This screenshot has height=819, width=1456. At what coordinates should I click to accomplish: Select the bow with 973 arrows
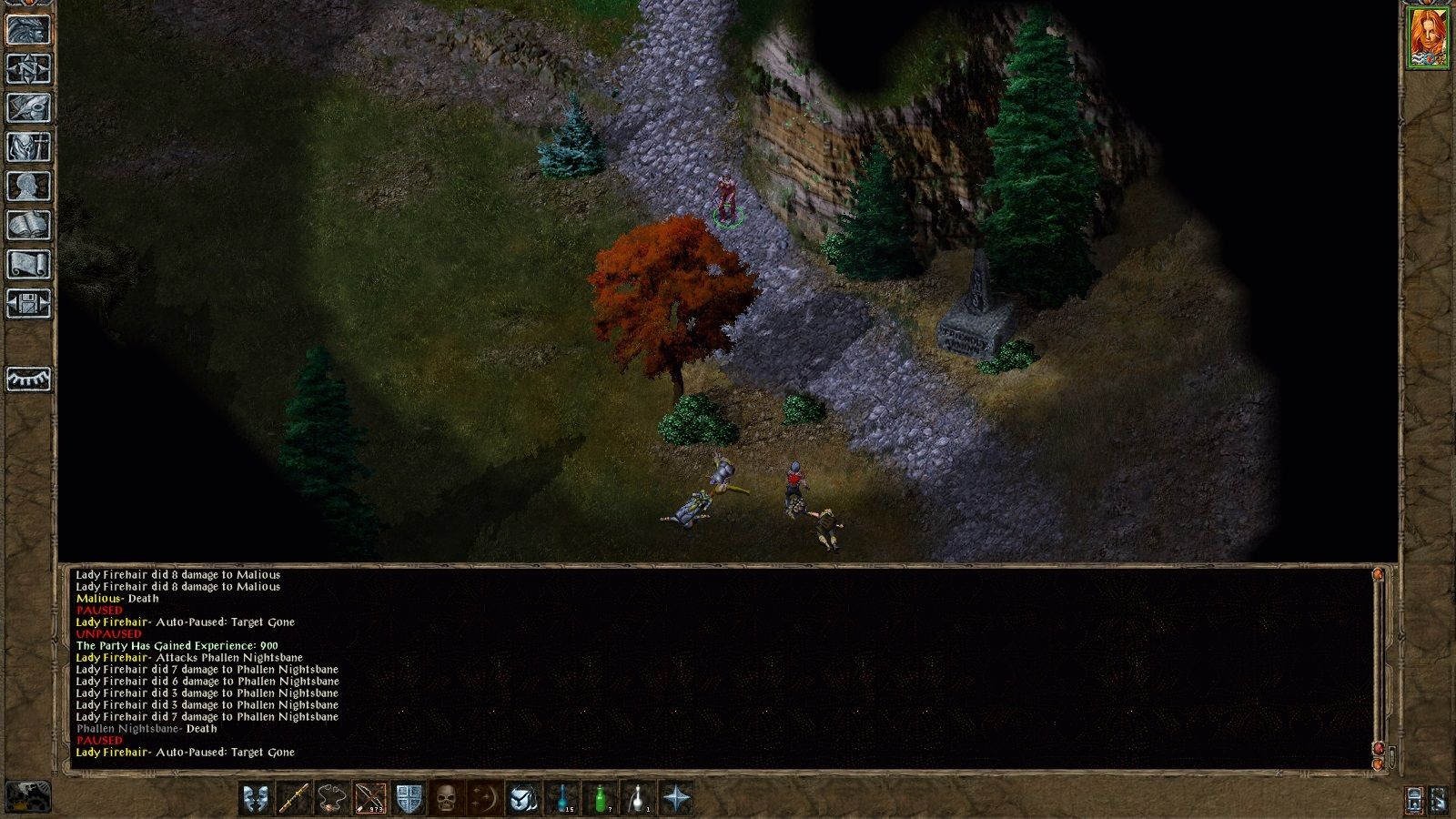(370, 799)
